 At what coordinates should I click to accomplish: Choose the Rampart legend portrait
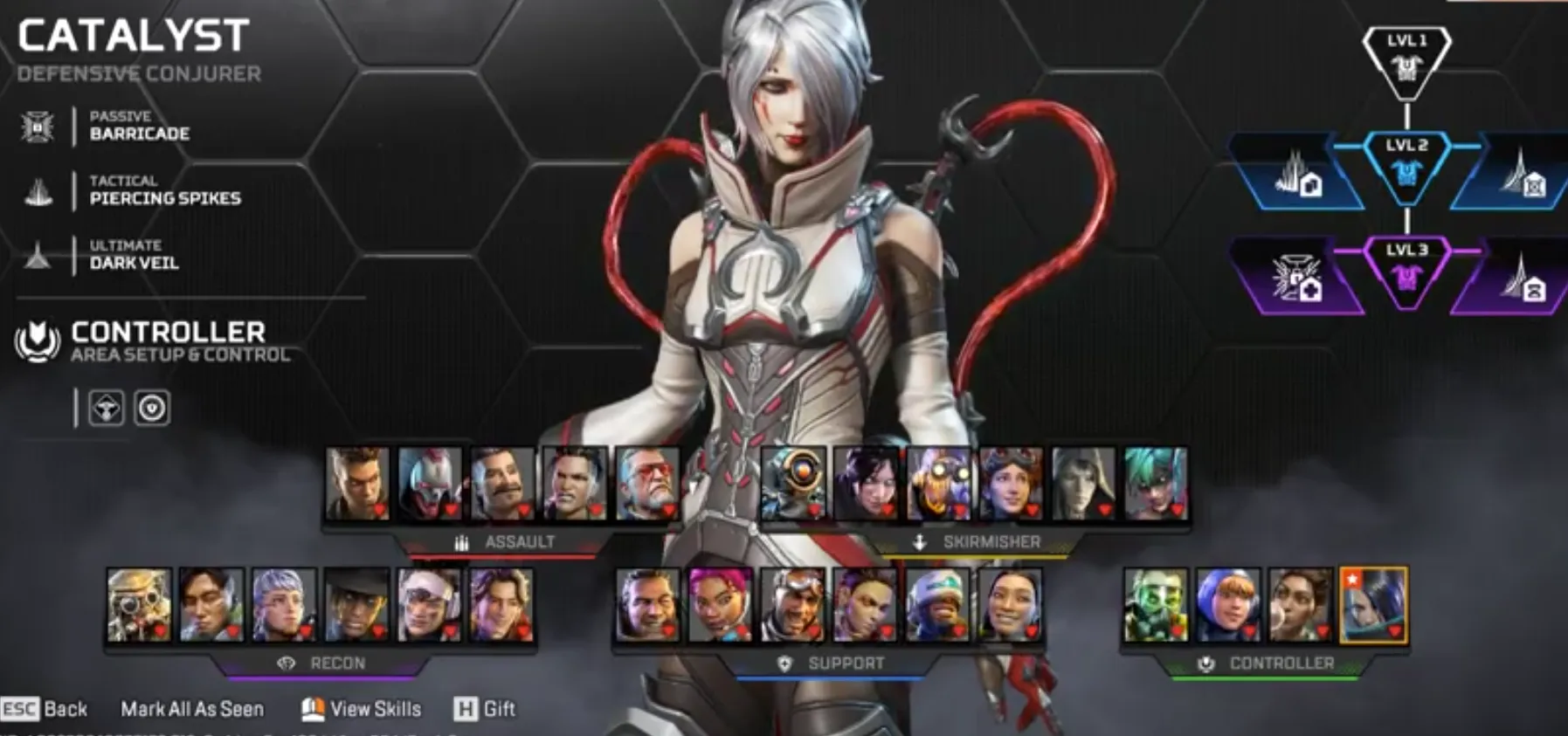[1301, 605]
